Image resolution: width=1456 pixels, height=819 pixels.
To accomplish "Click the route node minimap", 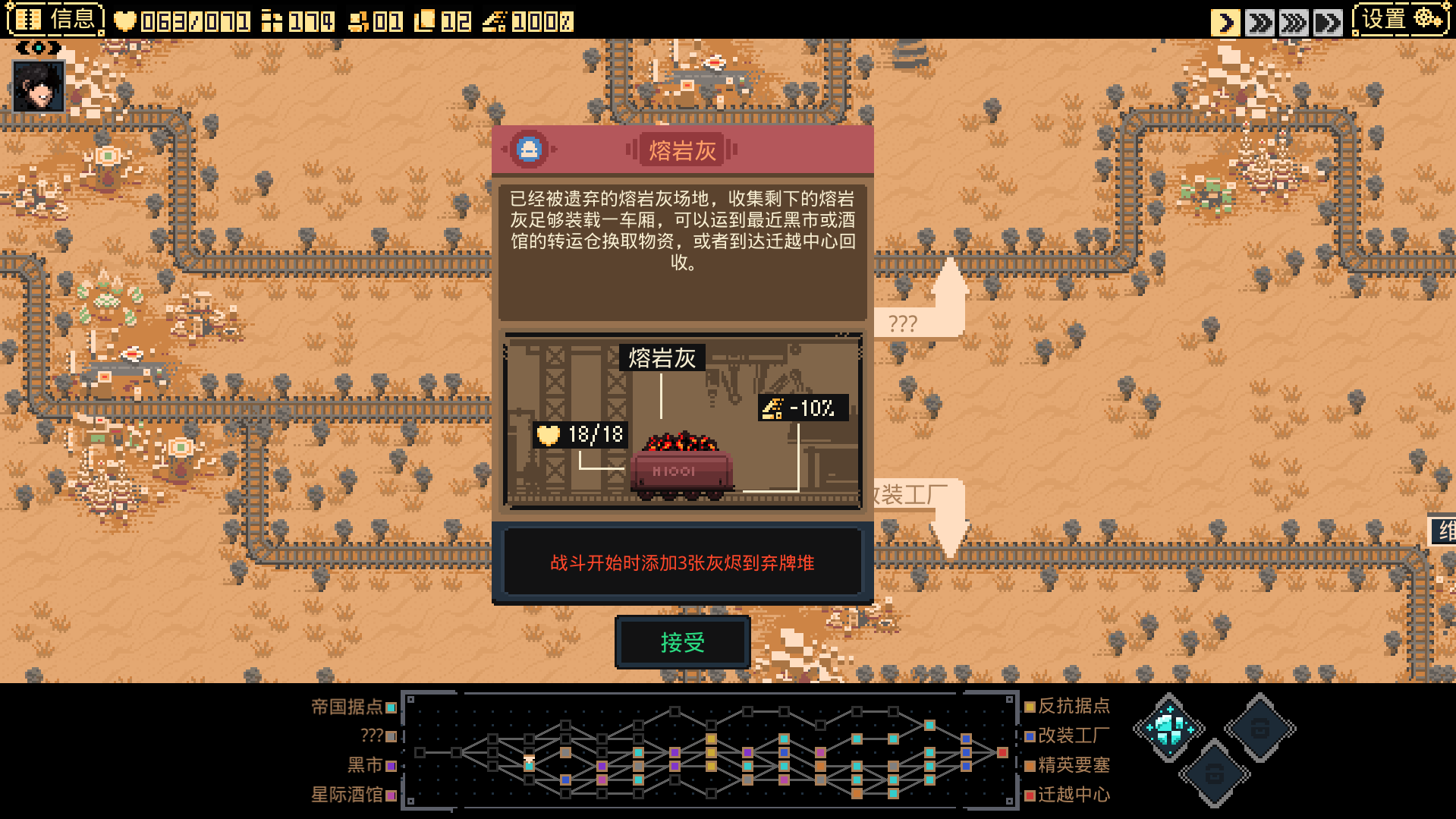I will point(709,750).
